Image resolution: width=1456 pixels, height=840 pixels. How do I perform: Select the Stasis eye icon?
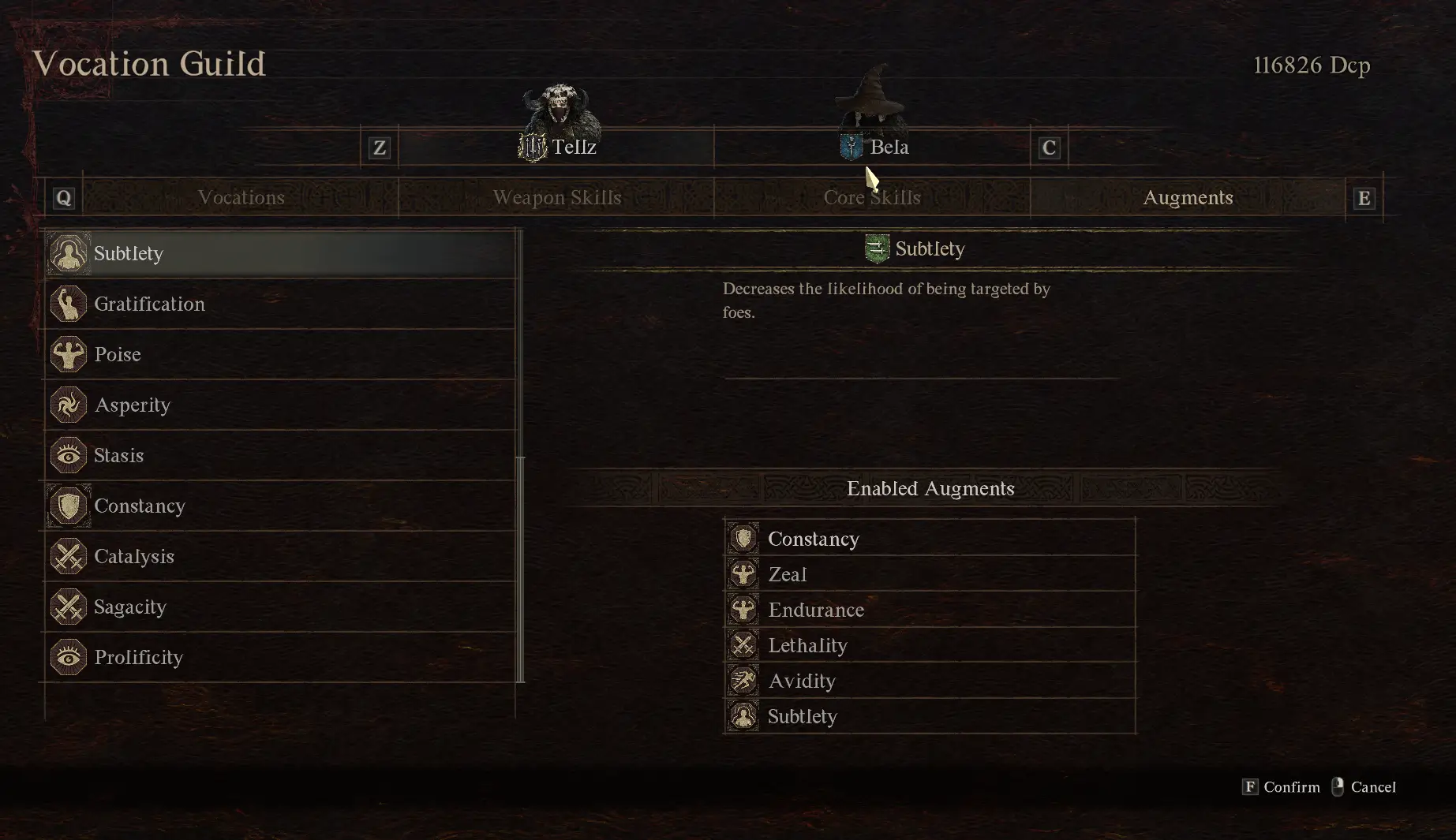pyautogui.click(x=69, y=455)
